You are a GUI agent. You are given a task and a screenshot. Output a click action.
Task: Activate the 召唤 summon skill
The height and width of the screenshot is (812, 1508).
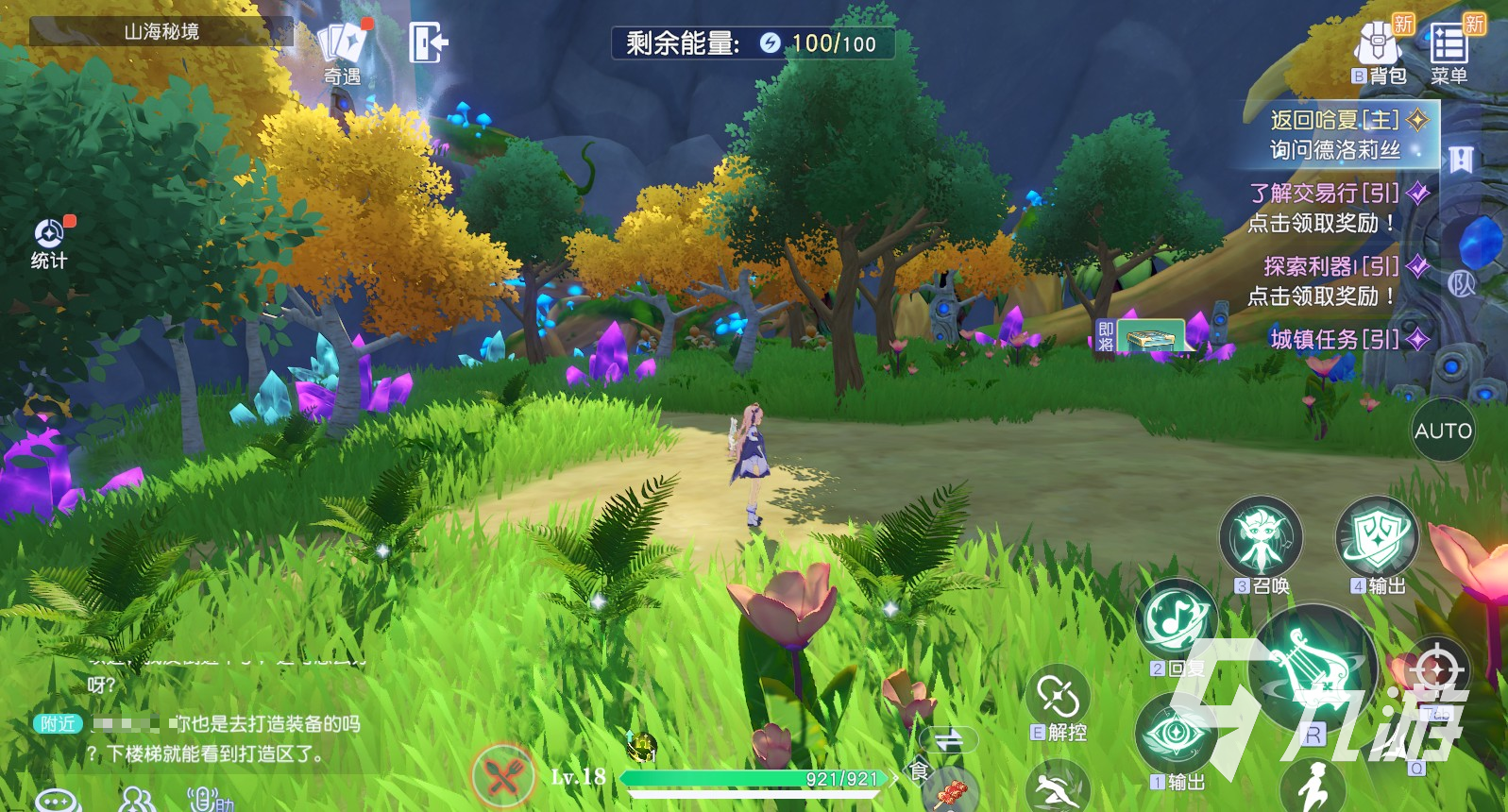[1261, 539]
